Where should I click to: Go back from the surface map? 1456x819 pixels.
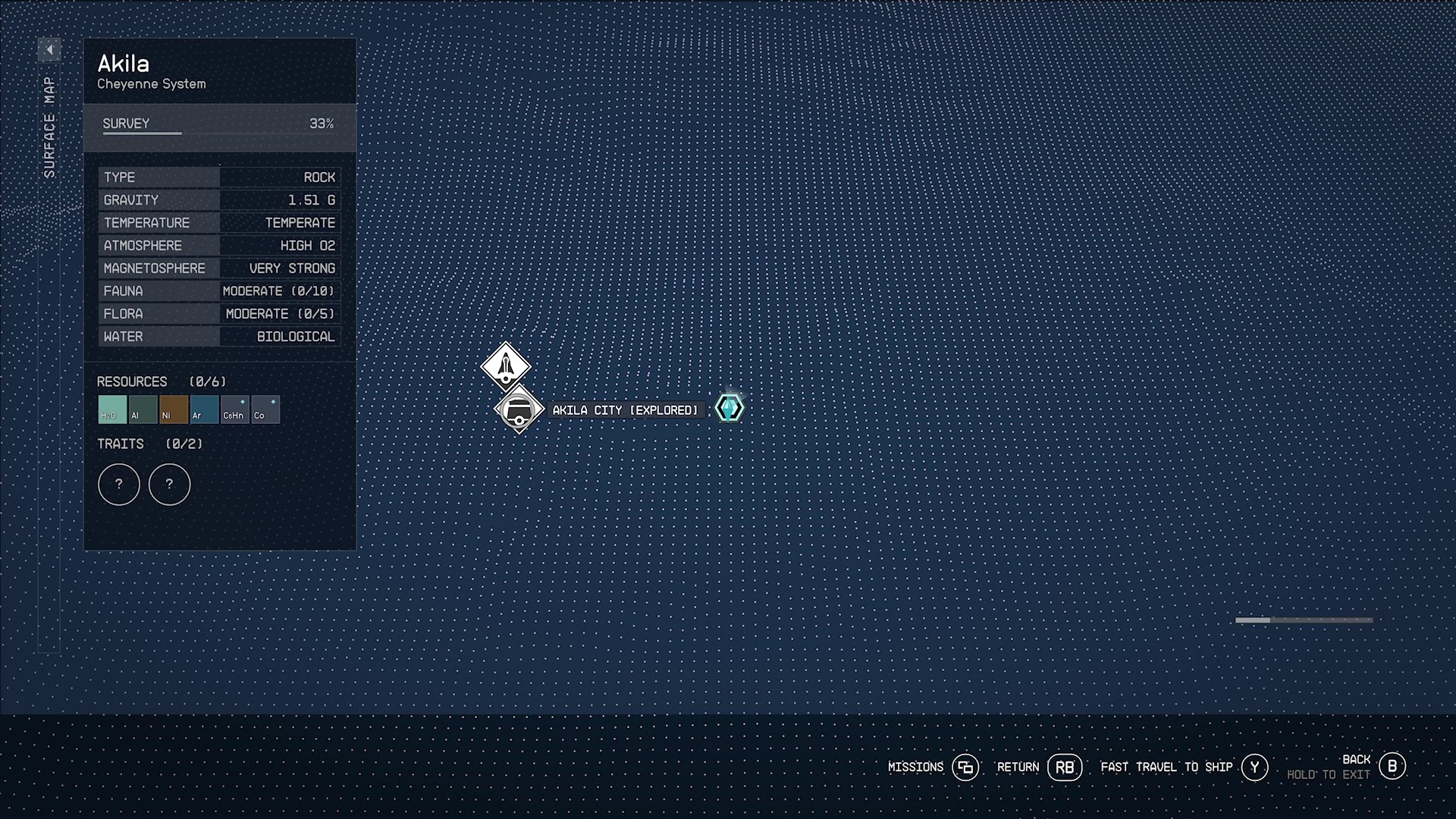tap(1392, 767)
